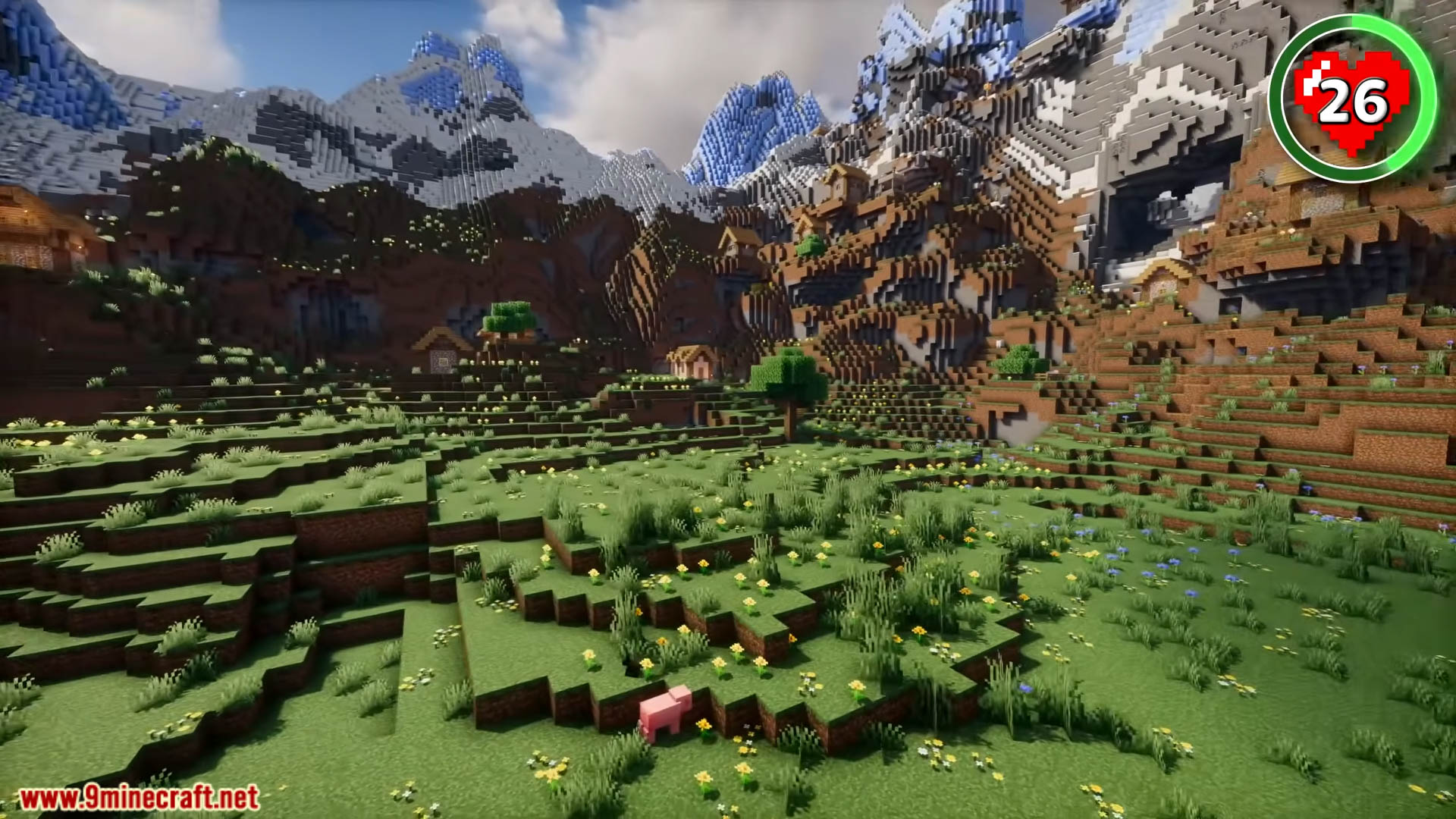
Task: Select the red heart badge numbered 26
Action: tap(1352, 99)
